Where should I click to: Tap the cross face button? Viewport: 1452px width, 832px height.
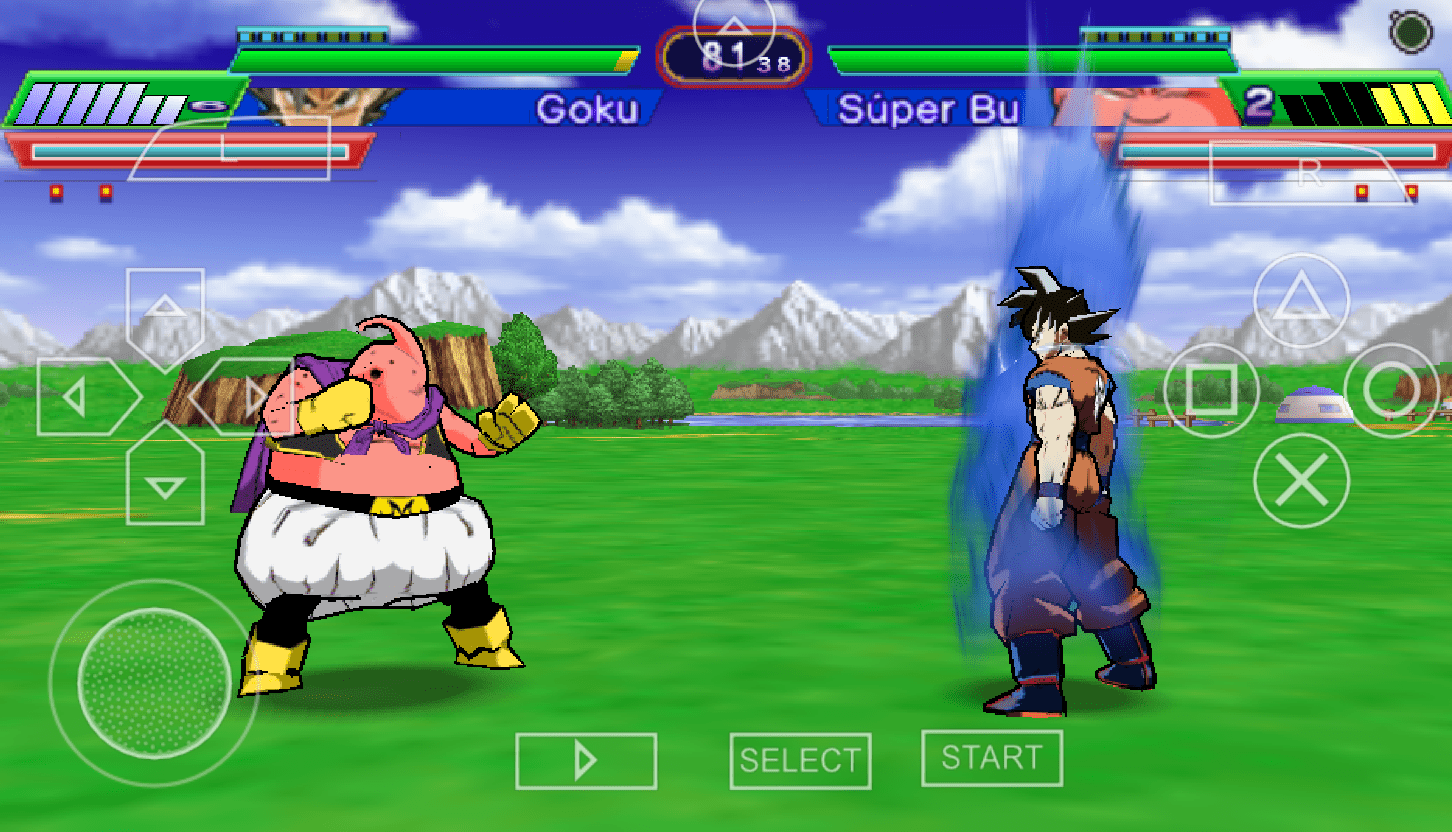pyautogui.click(x=1301, y=482)
